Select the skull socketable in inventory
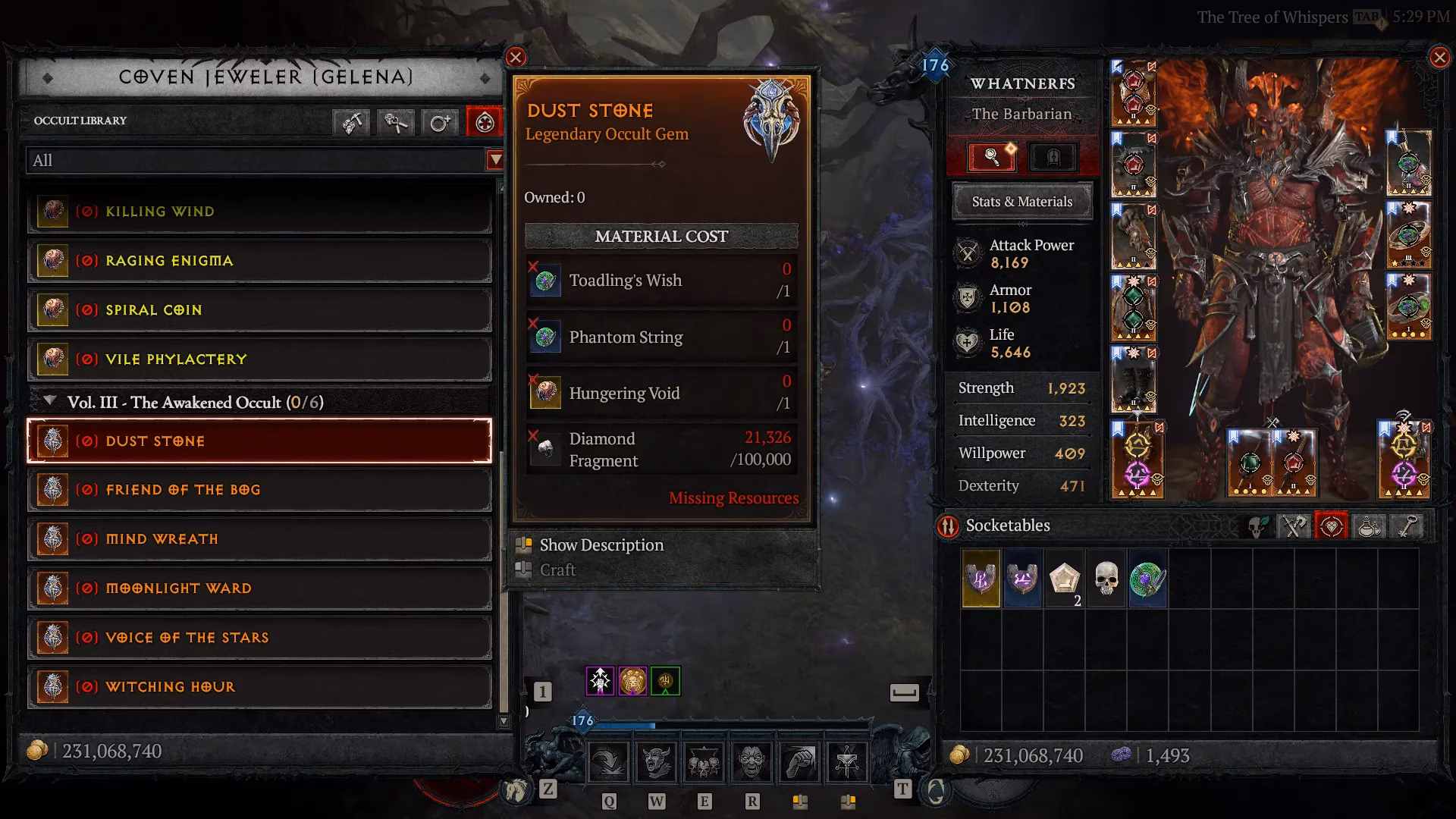Screen dimensions: 1456x819 [1107, 579]
